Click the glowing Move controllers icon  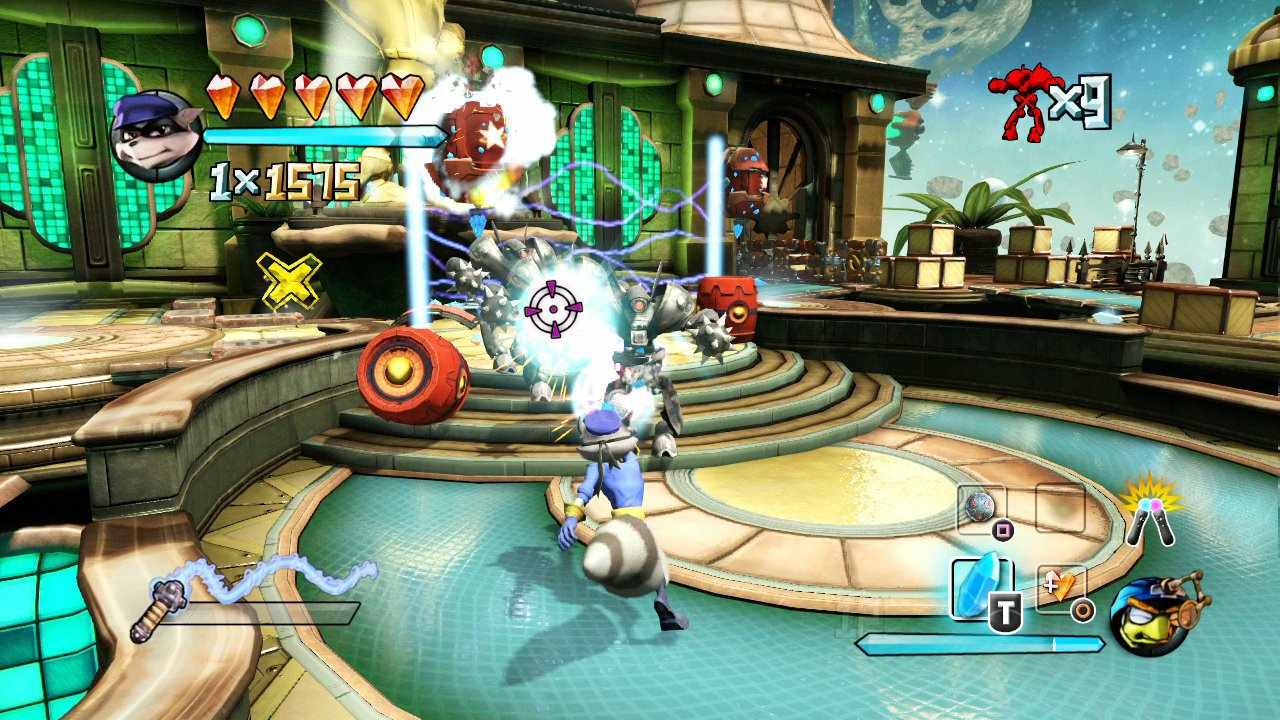[1150, 520]
